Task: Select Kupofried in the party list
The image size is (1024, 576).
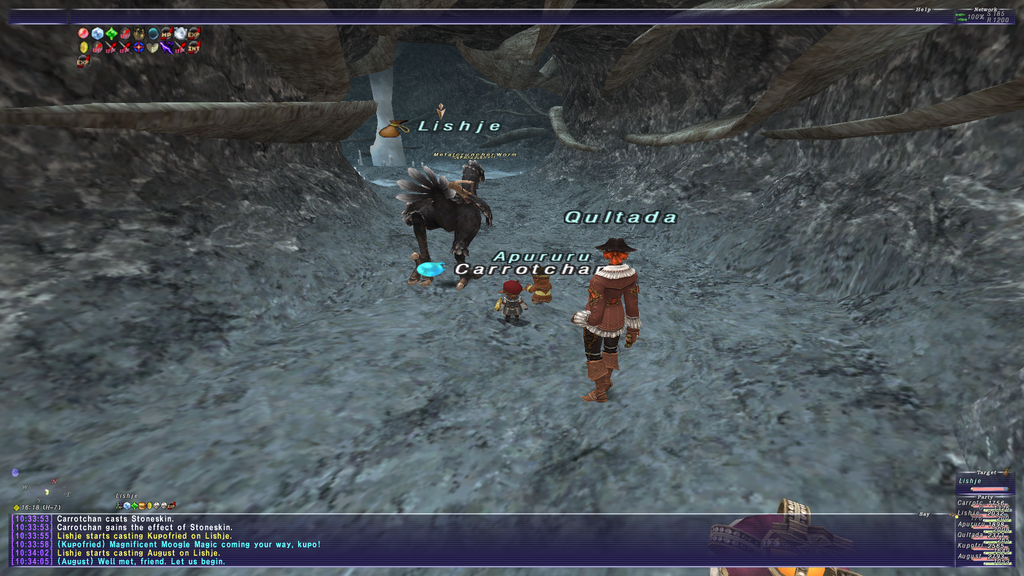Action: [984, 546]
